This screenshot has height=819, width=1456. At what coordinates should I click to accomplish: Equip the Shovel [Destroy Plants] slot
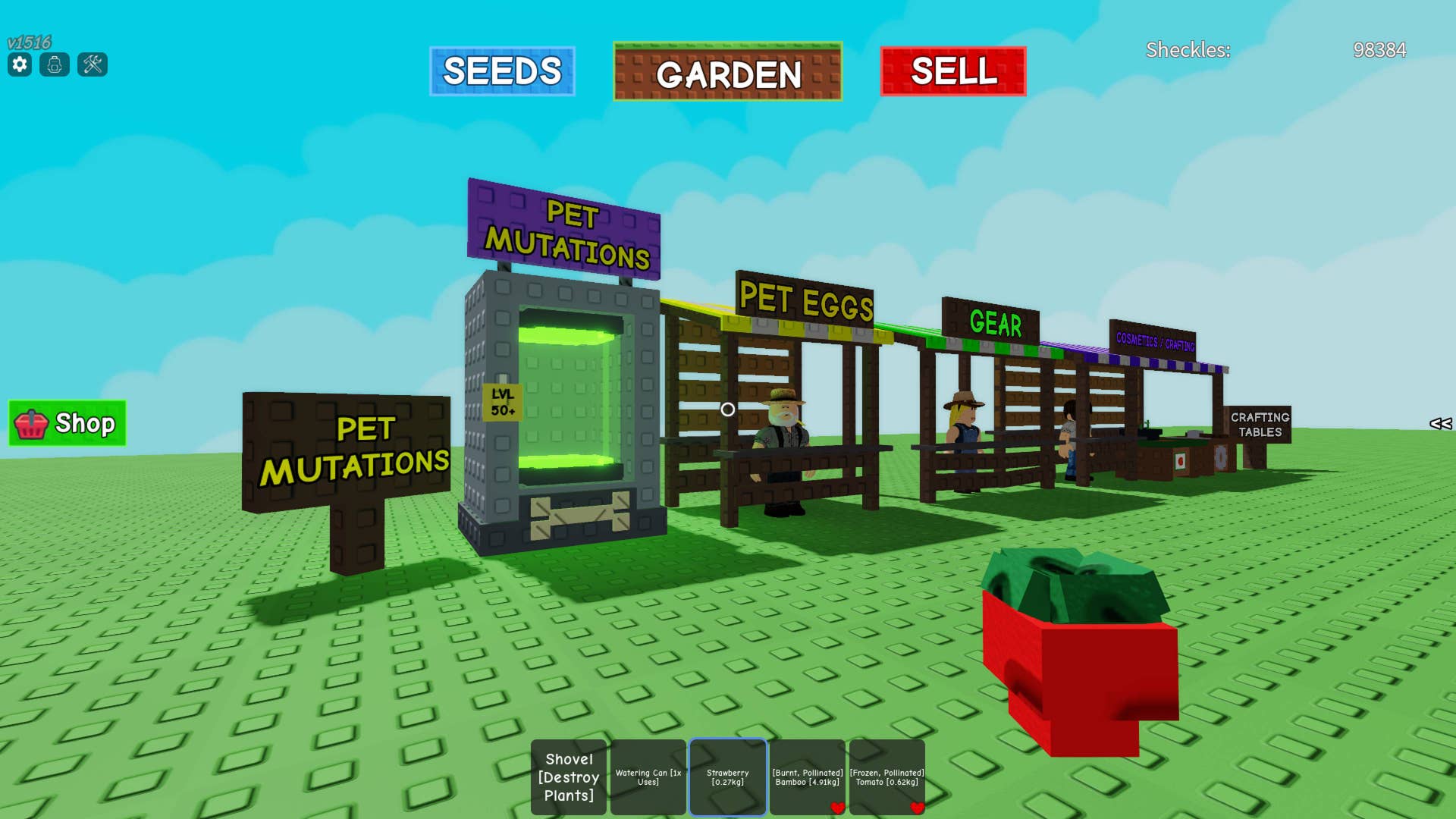pos(569,777)
